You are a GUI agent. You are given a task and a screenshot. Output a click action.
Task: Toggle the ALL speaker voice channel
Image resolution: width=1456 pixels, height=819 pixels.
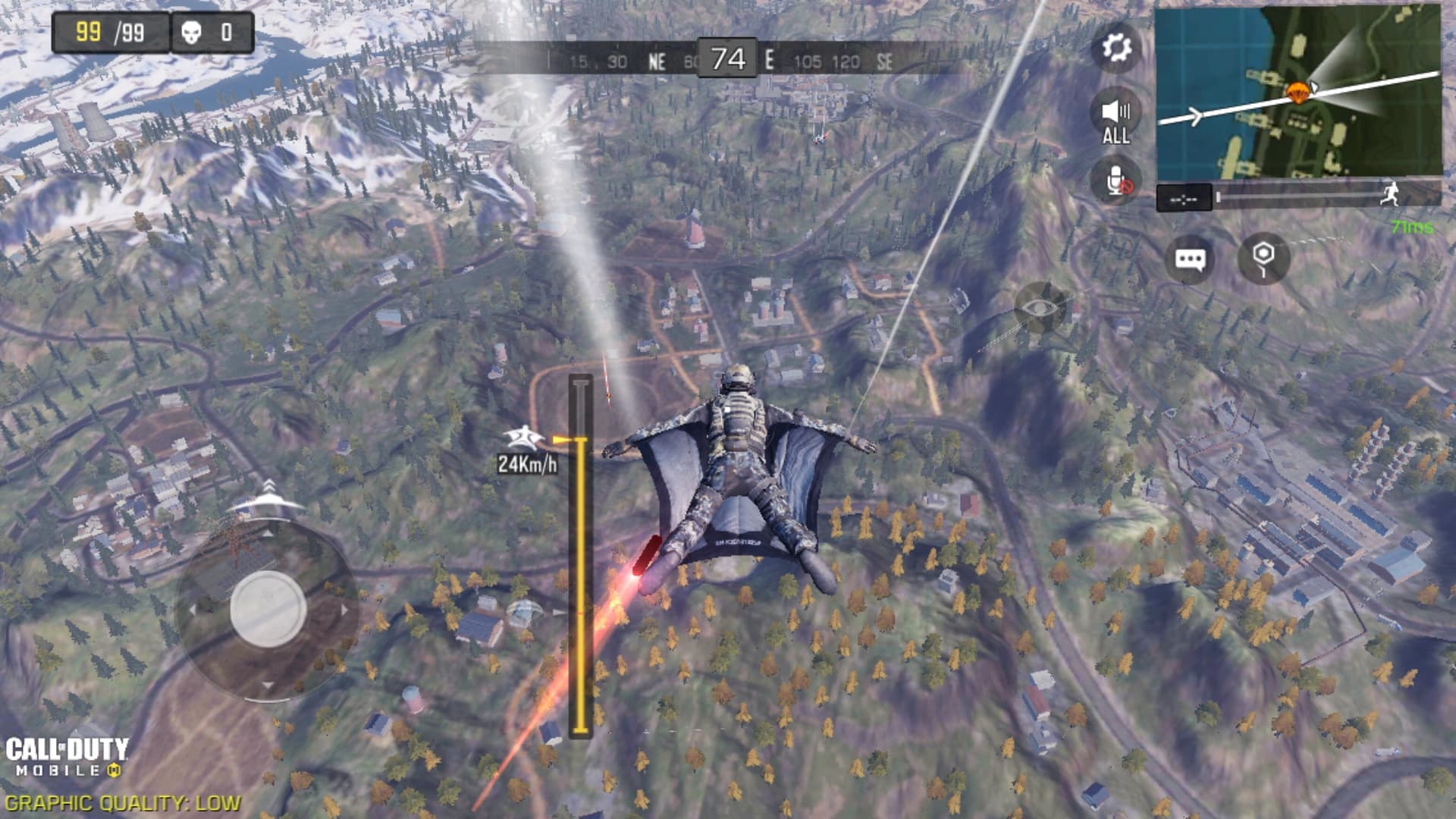[1116, 121]
